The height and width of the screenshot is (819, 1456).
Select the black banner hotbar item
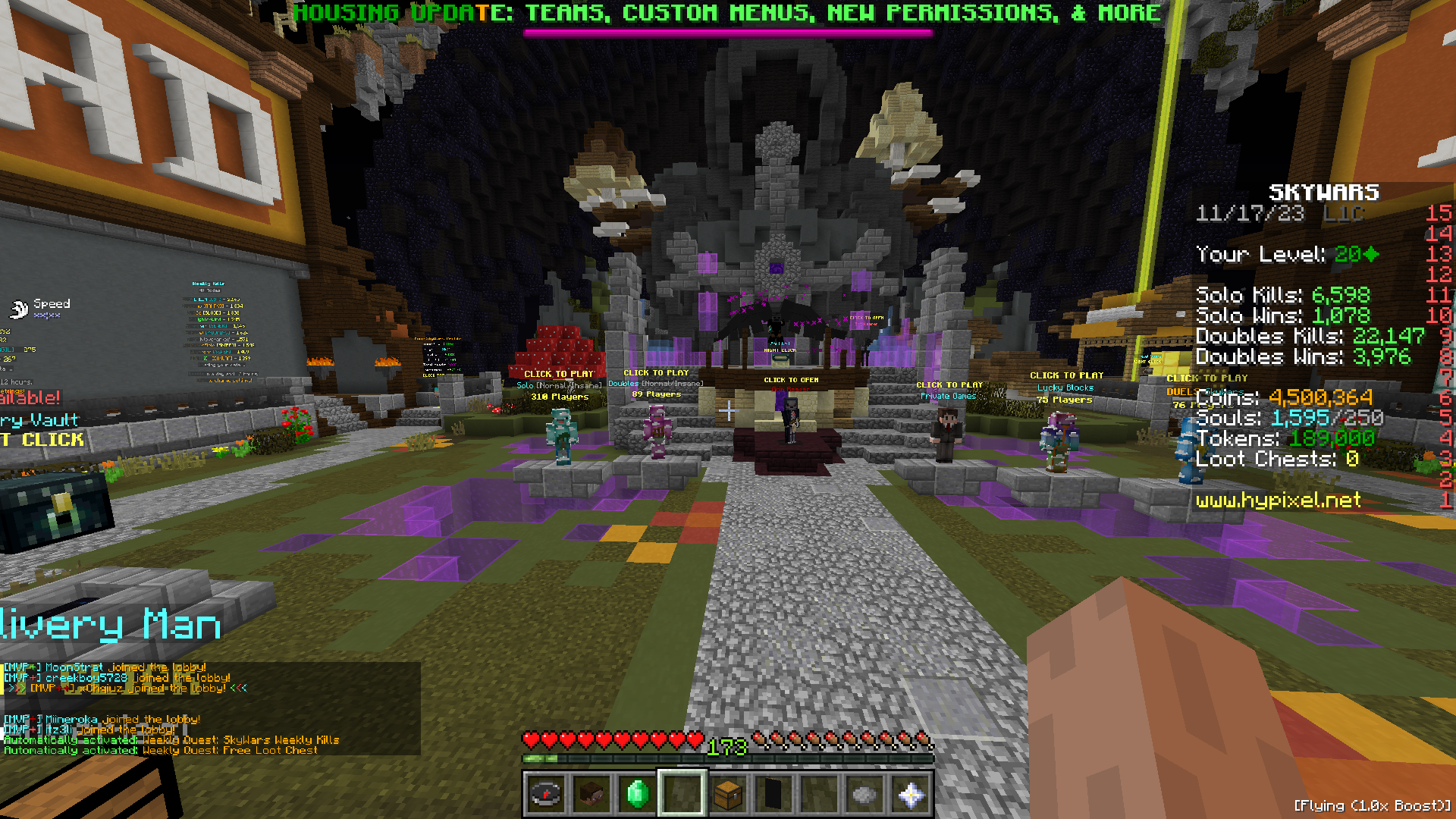point(772,793)
